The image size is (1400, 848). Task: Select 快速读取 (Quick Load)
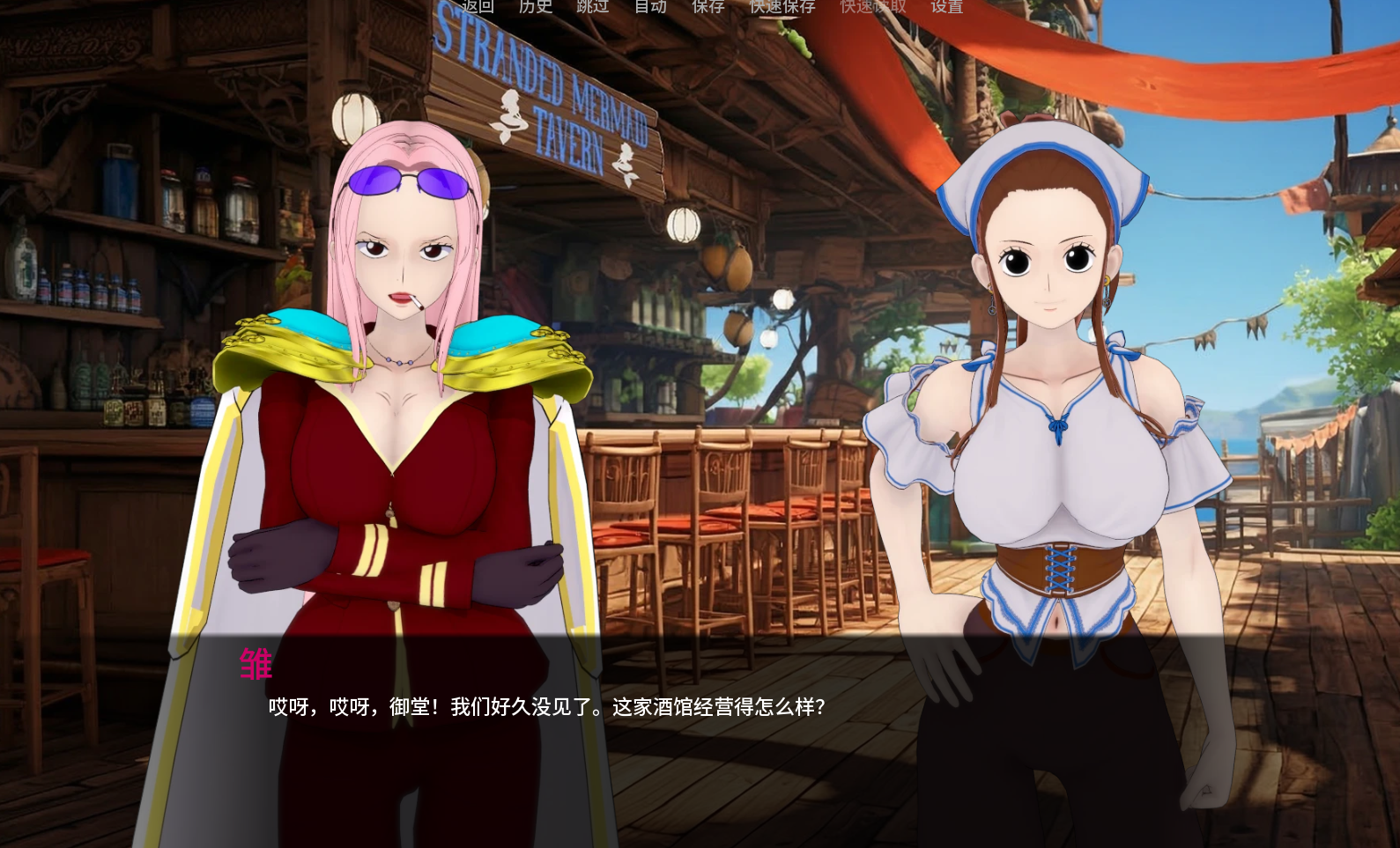[873, 7]
